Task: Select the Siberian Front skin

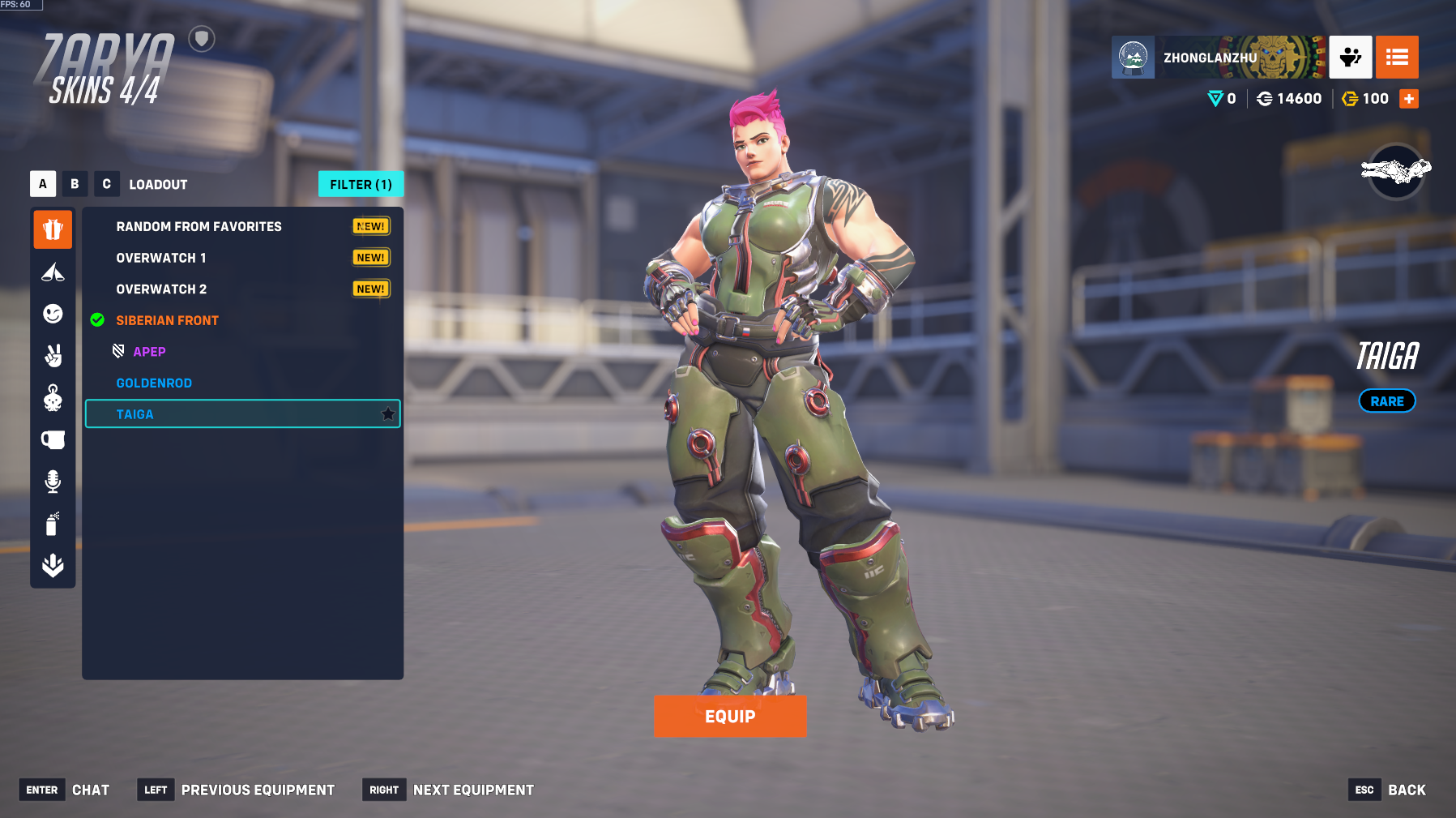Action: click(x=167, y=320)
